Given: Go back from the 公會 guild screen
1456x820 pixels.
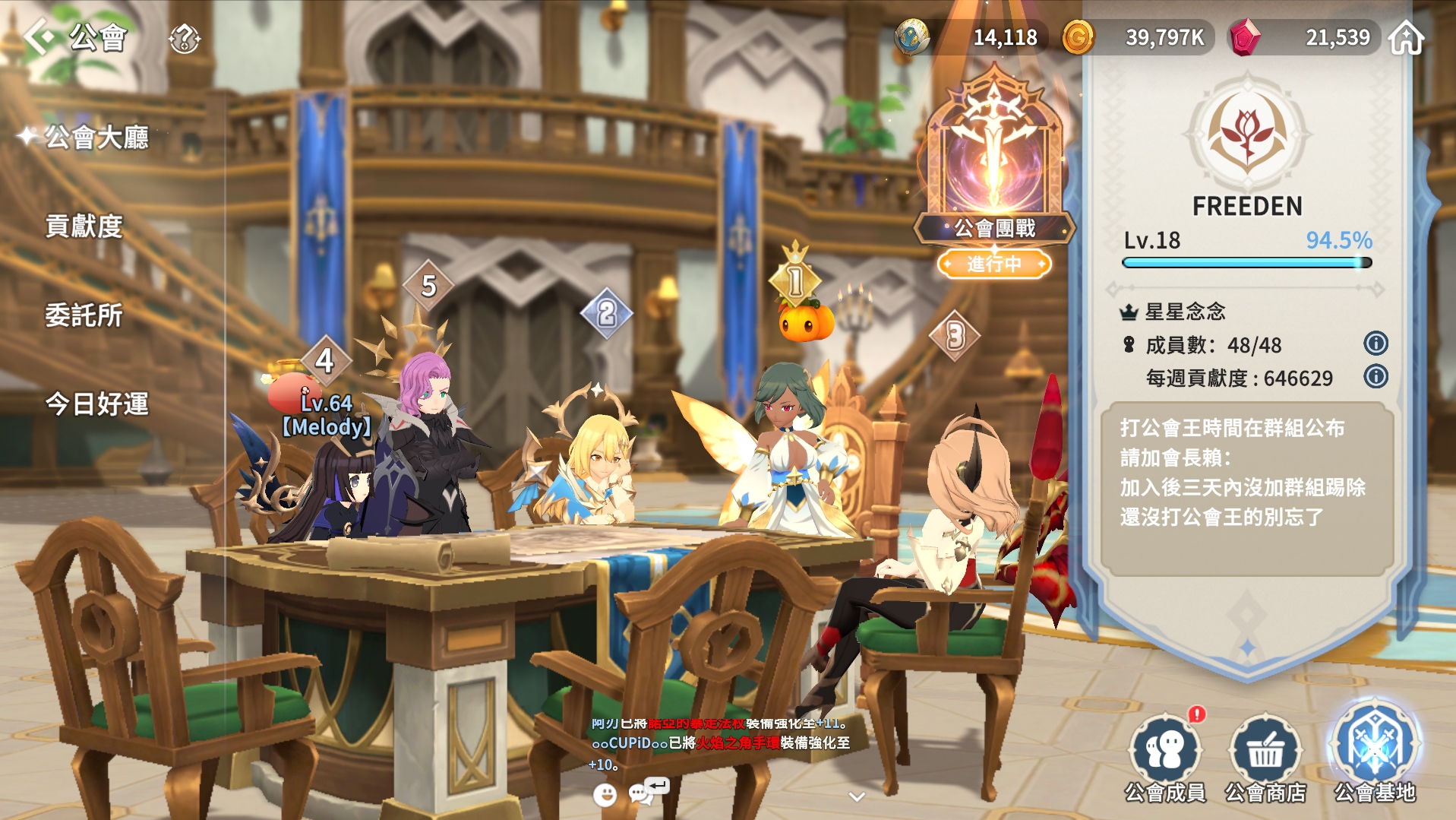Looking at the screenshot, I should tap(39, 36).
